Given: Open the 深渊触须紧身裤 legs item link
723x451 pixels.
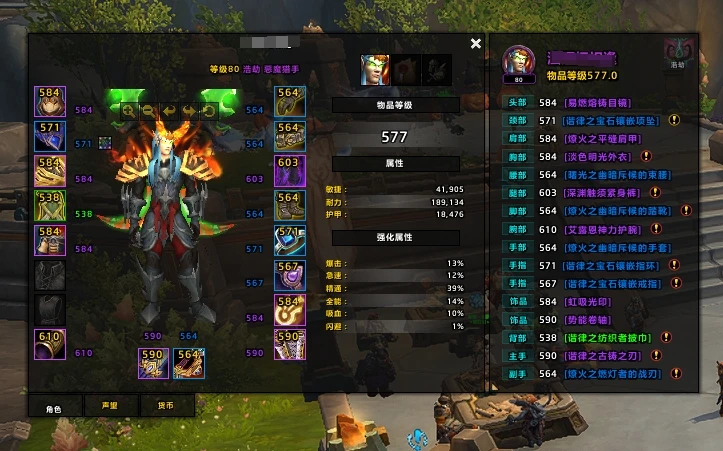Looking at the screenshot, I should click(x=603, y=192).
